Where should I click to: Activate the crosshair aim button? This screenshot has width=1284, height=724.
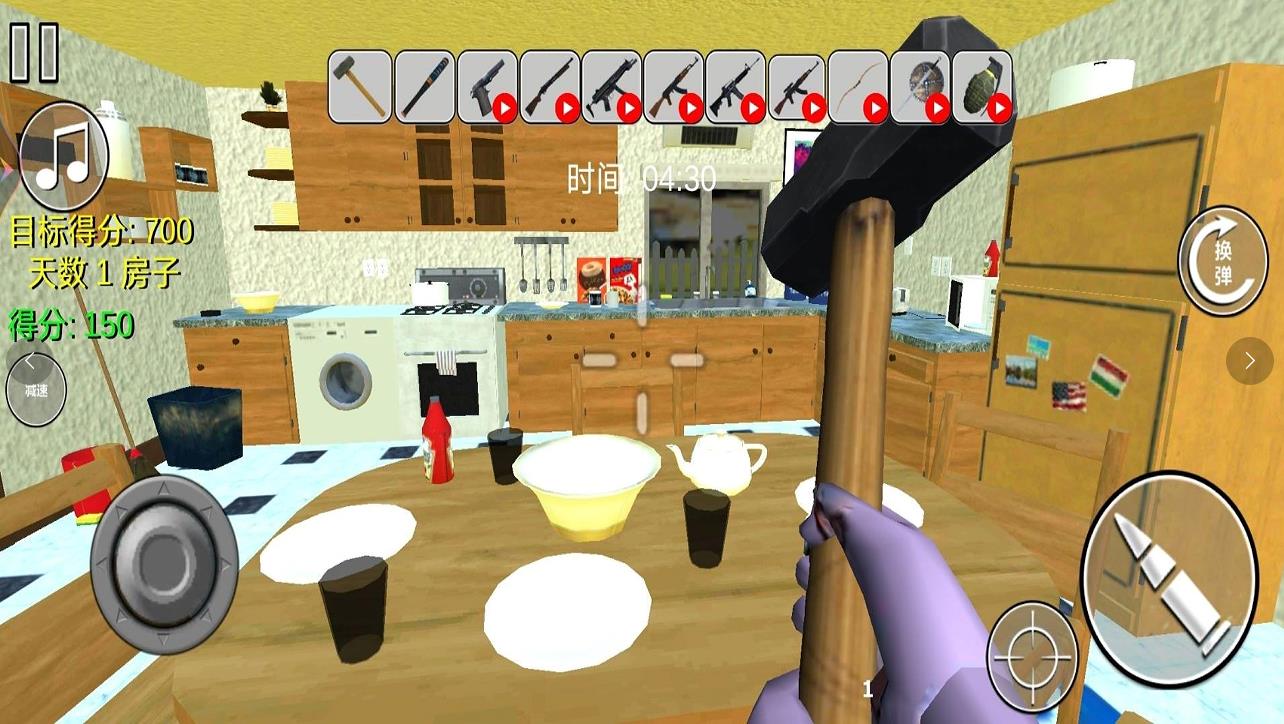[1032, 657]
